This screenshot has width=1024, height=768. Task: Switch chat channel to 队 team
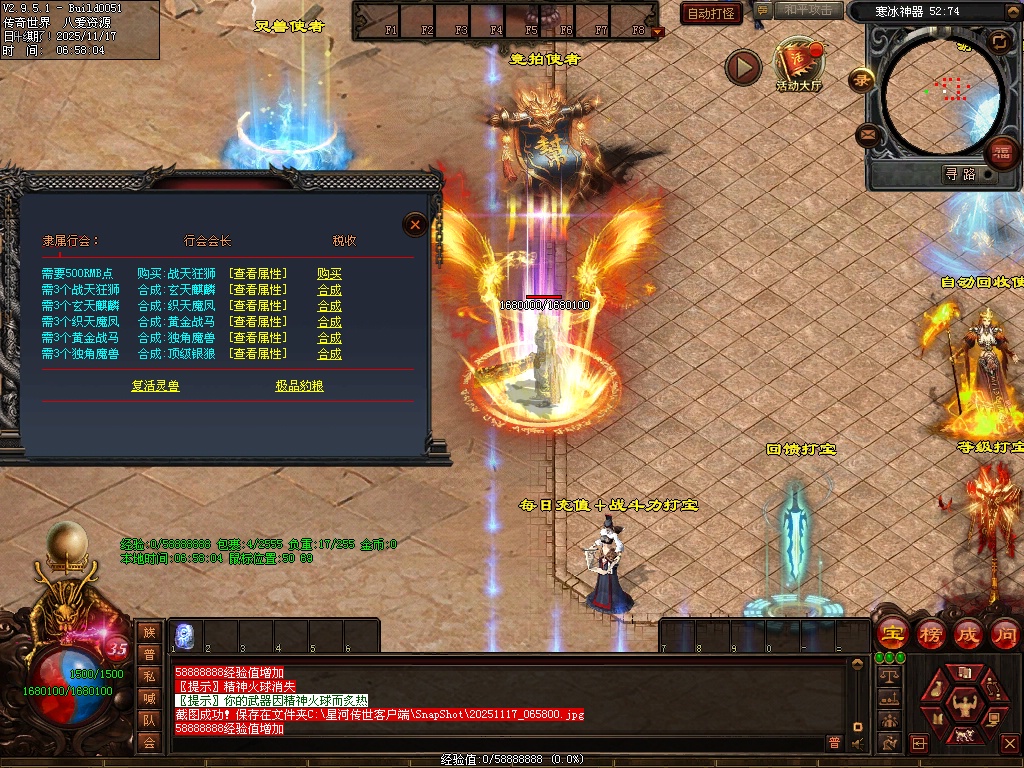point(149,719)
